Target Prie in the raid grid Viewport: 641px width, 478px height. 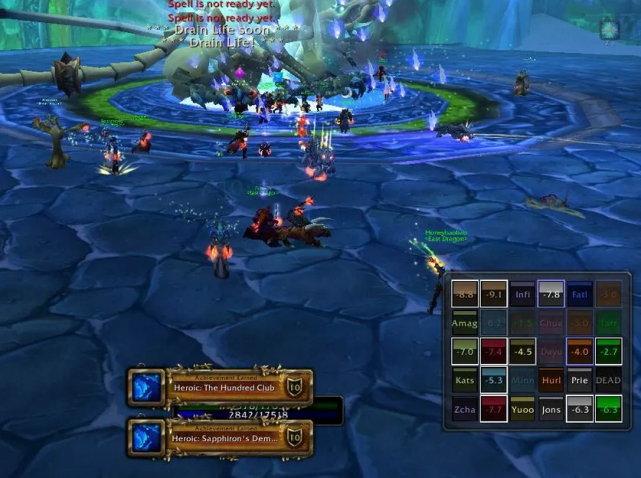[580, 380]
